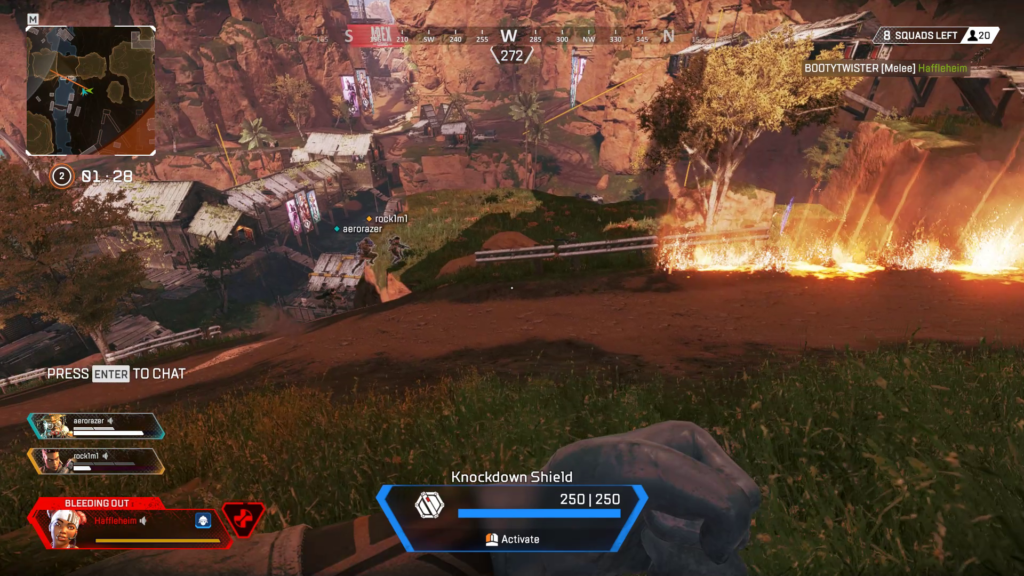
Task: Click the red ability icon beside player card
Action: coord(243,520)
